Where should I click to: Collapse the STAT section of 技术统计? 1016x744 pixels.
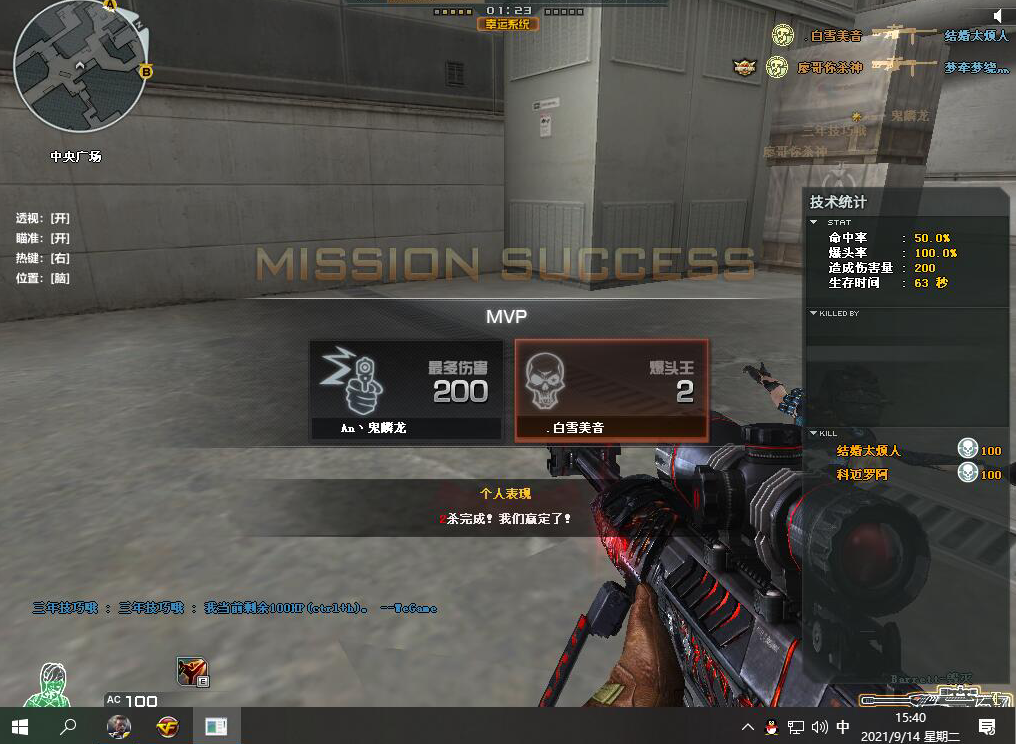(814, 222)
